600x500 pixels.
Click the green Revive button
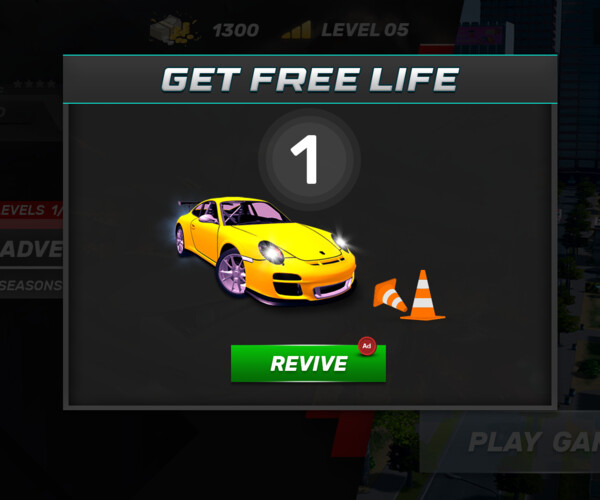[308, 364]
